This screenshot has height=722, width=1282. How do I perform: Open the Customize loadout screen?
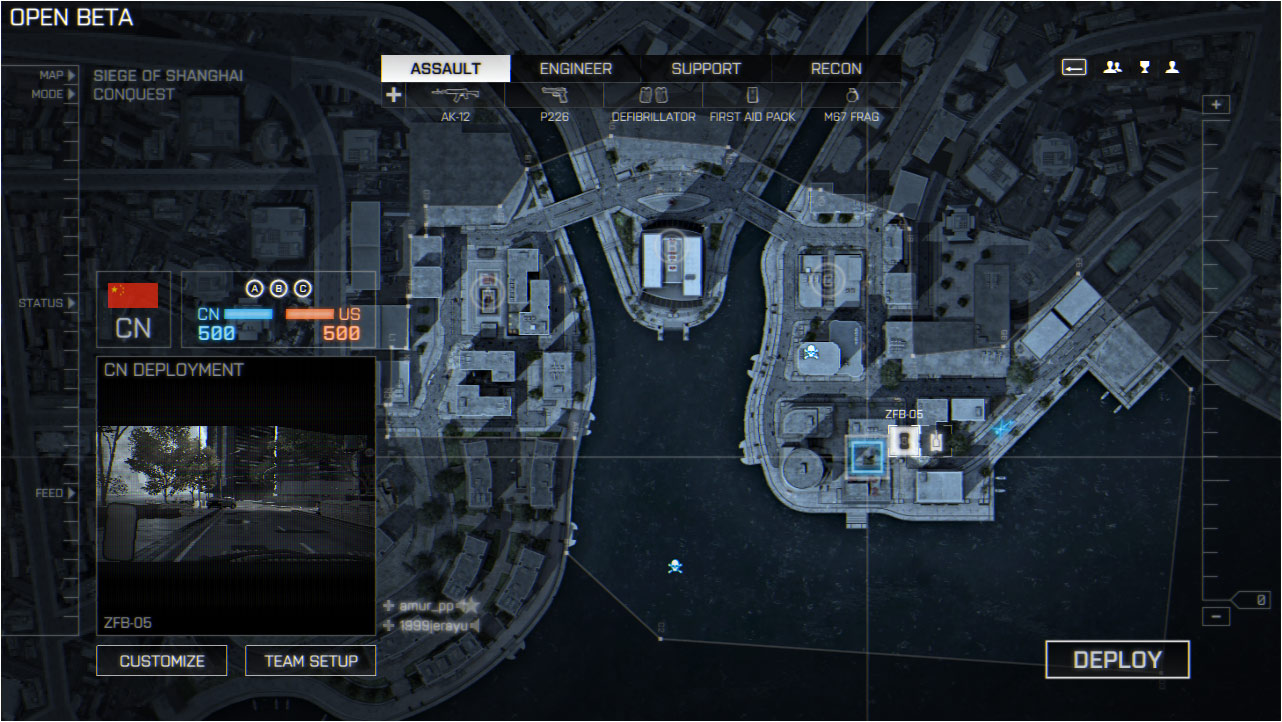click(x=162, y=661)
